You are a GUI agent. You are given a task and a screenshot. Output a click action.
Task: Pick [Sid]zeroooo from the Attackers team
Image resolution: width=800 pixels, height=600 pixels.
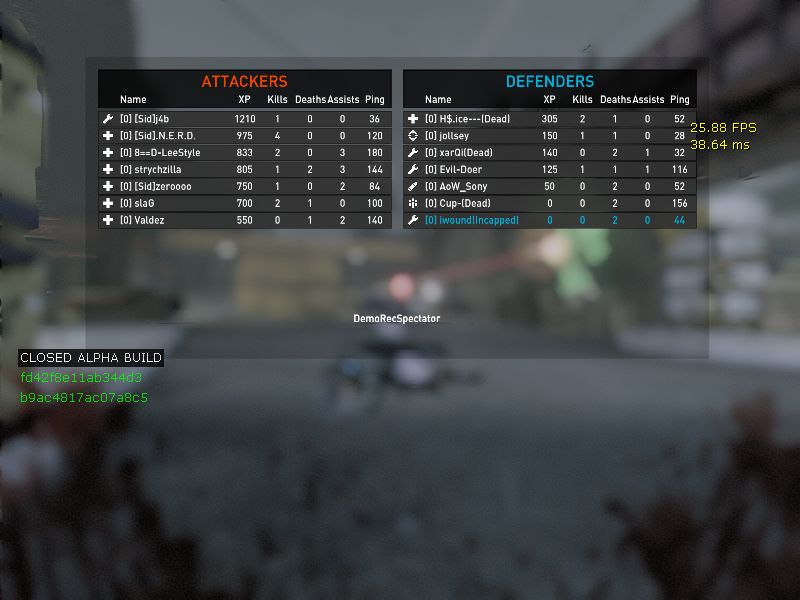244,186
